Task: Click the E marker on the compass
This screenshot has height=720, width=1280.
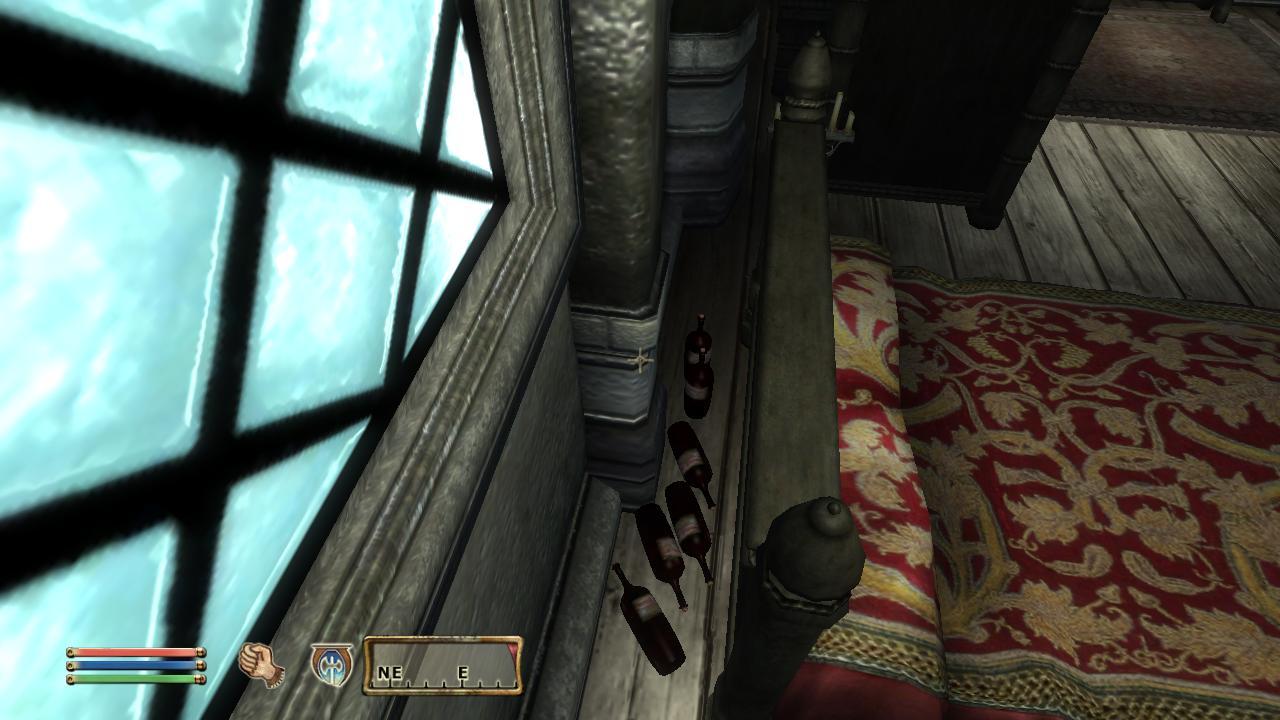Action: pos(462,673)
